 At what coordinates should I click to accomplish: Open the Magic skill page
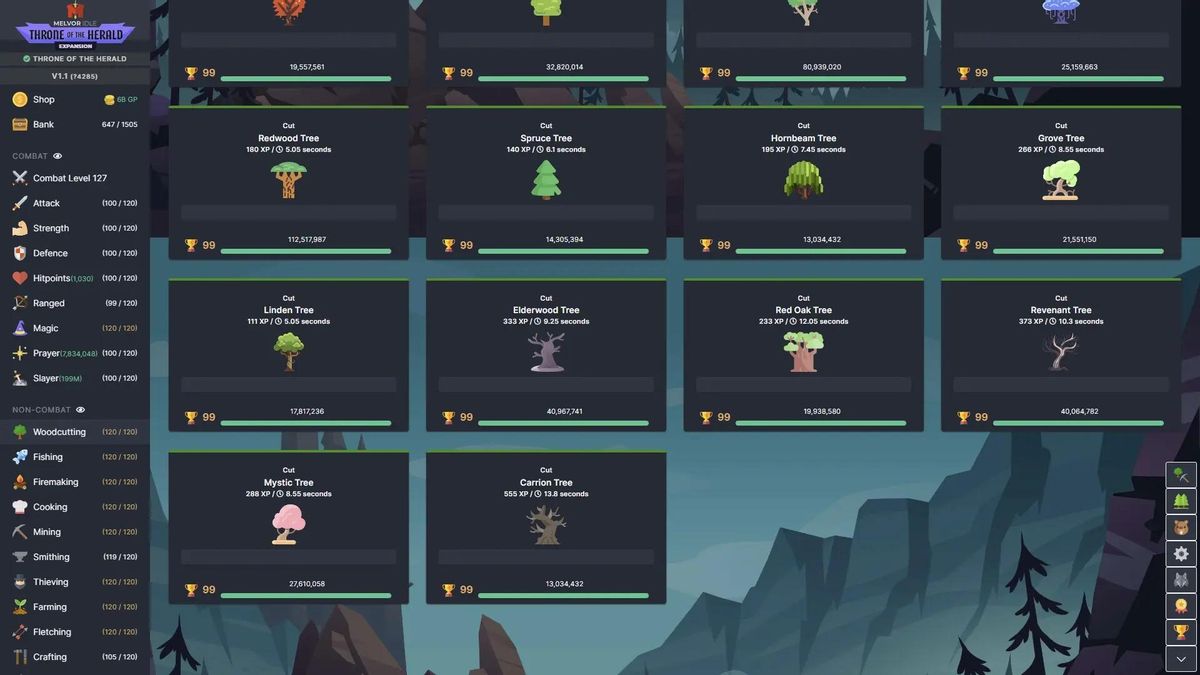click(46, 328)
